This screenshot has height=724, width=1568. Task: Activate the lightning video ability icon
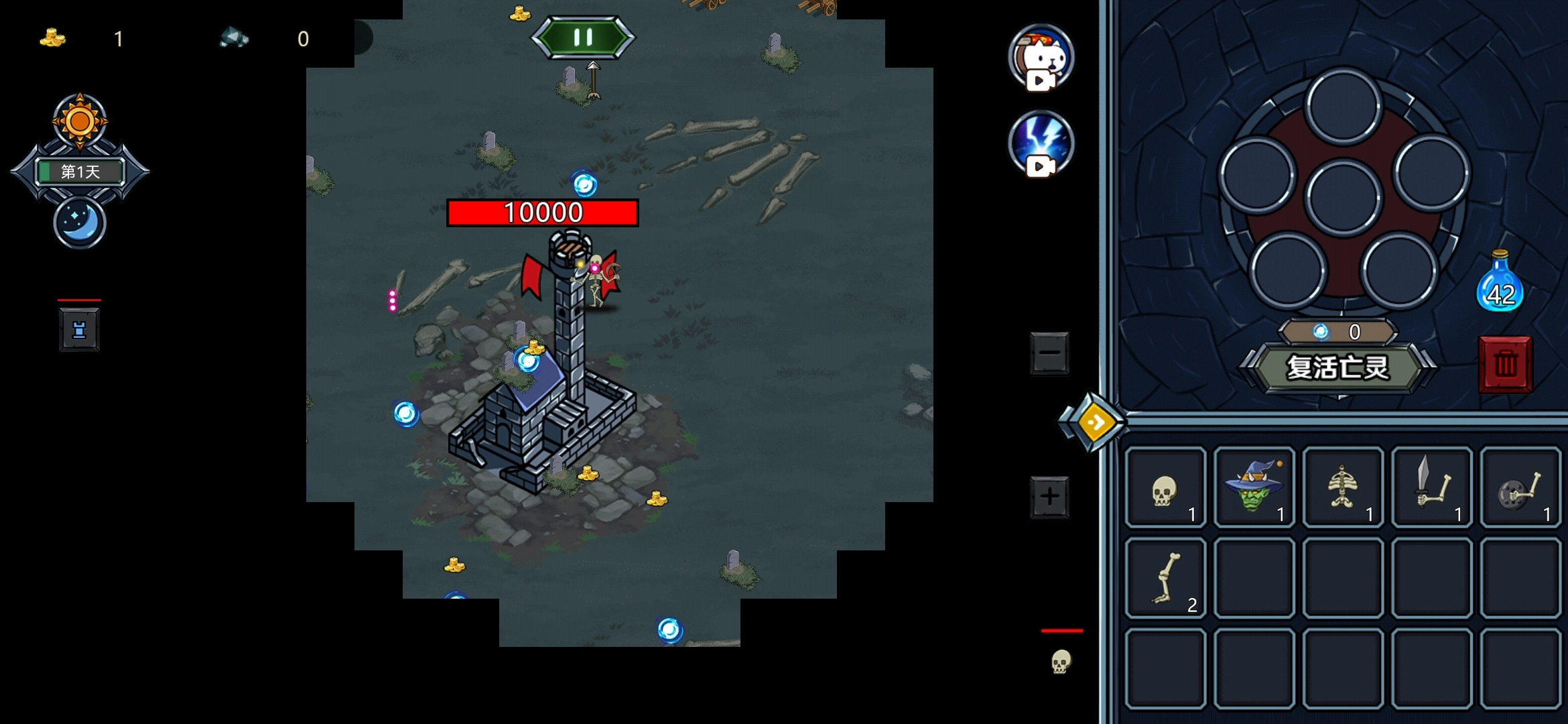point(1041,143)
